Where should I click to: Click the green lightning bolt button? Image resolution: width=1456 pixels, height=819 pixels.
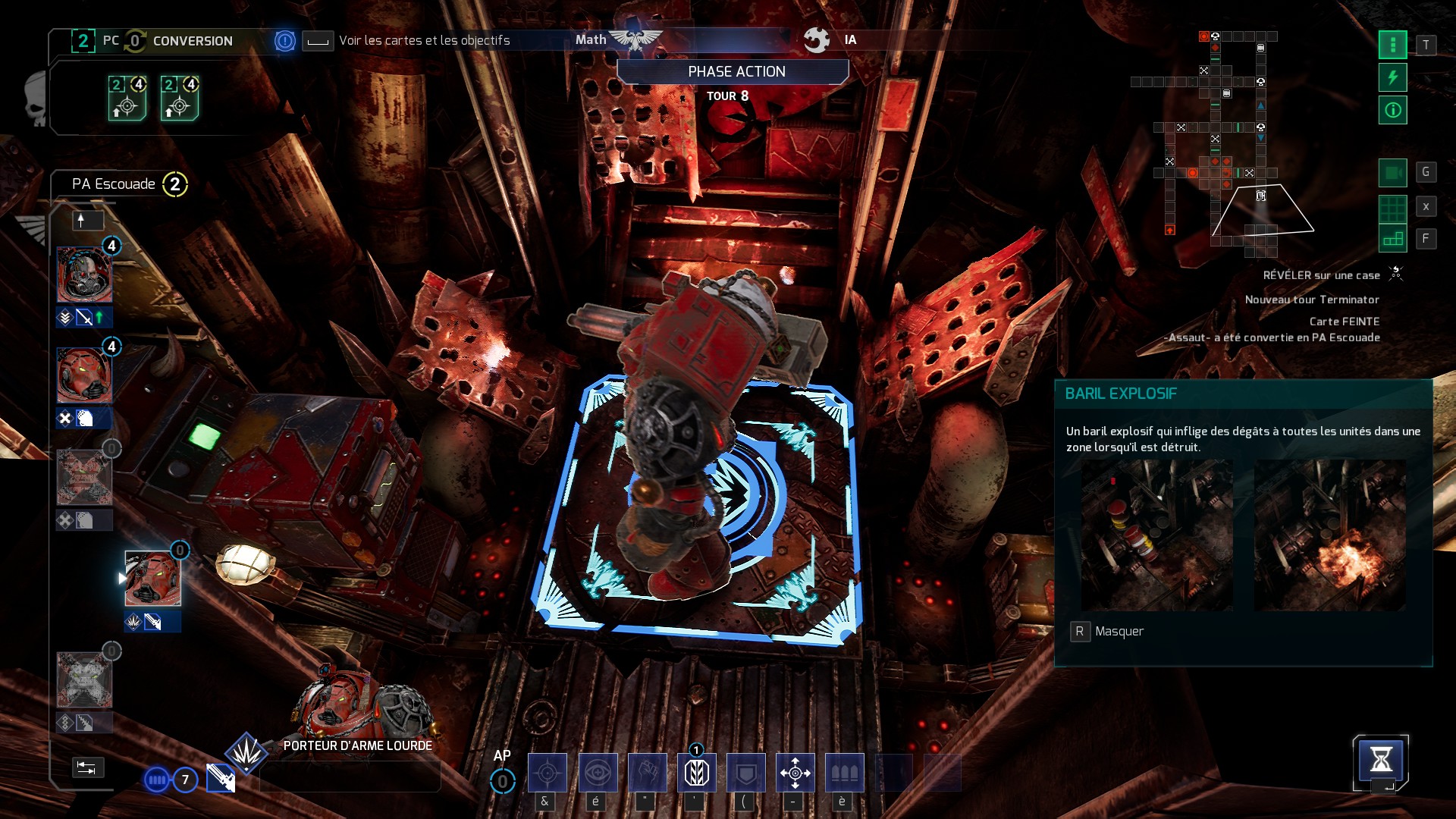click(x=1392, y=77)
